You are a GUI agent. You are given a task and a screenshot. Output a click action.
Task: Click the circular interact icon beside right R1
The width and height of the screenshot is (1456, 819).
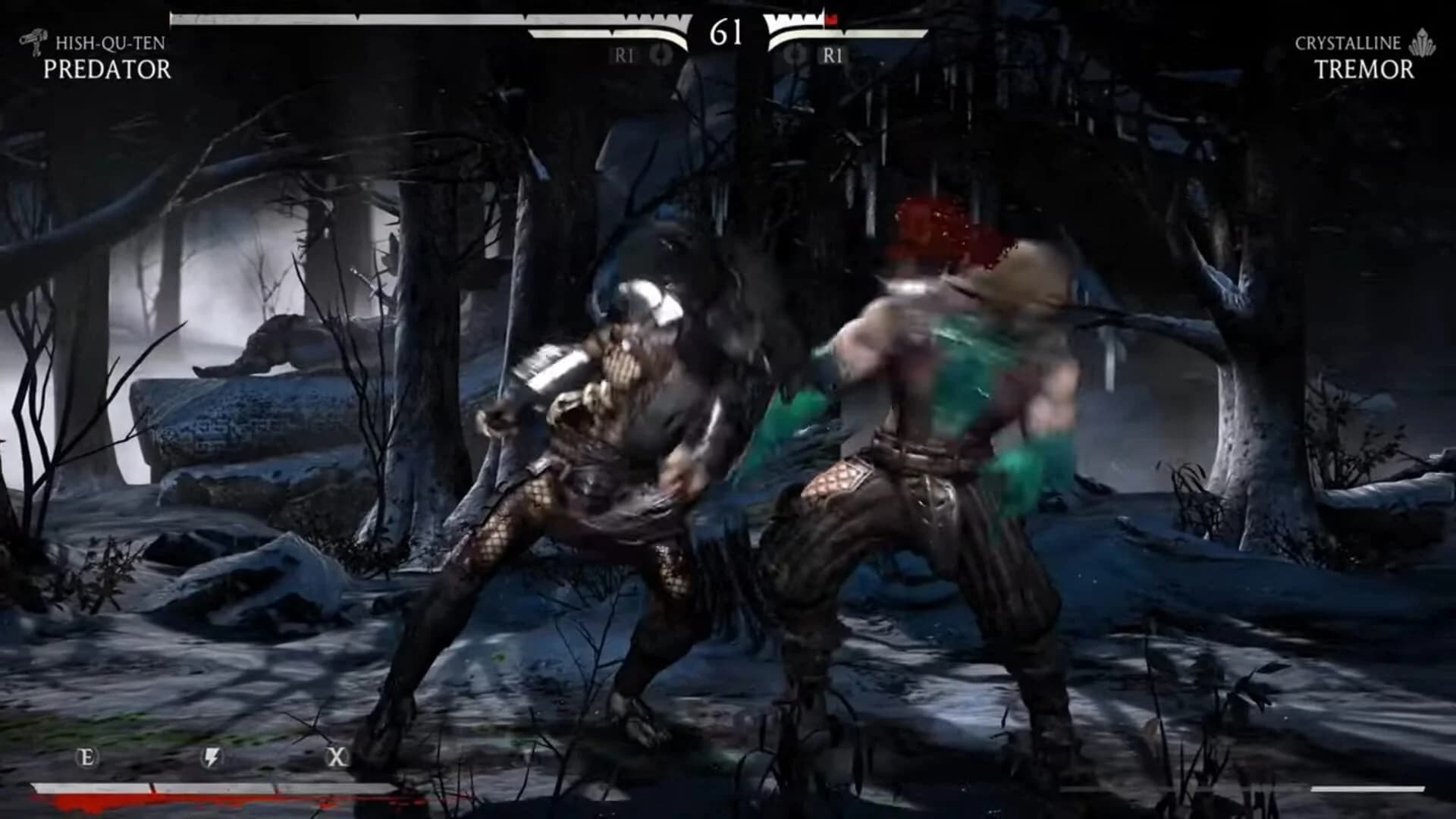[x=795, y=55]
